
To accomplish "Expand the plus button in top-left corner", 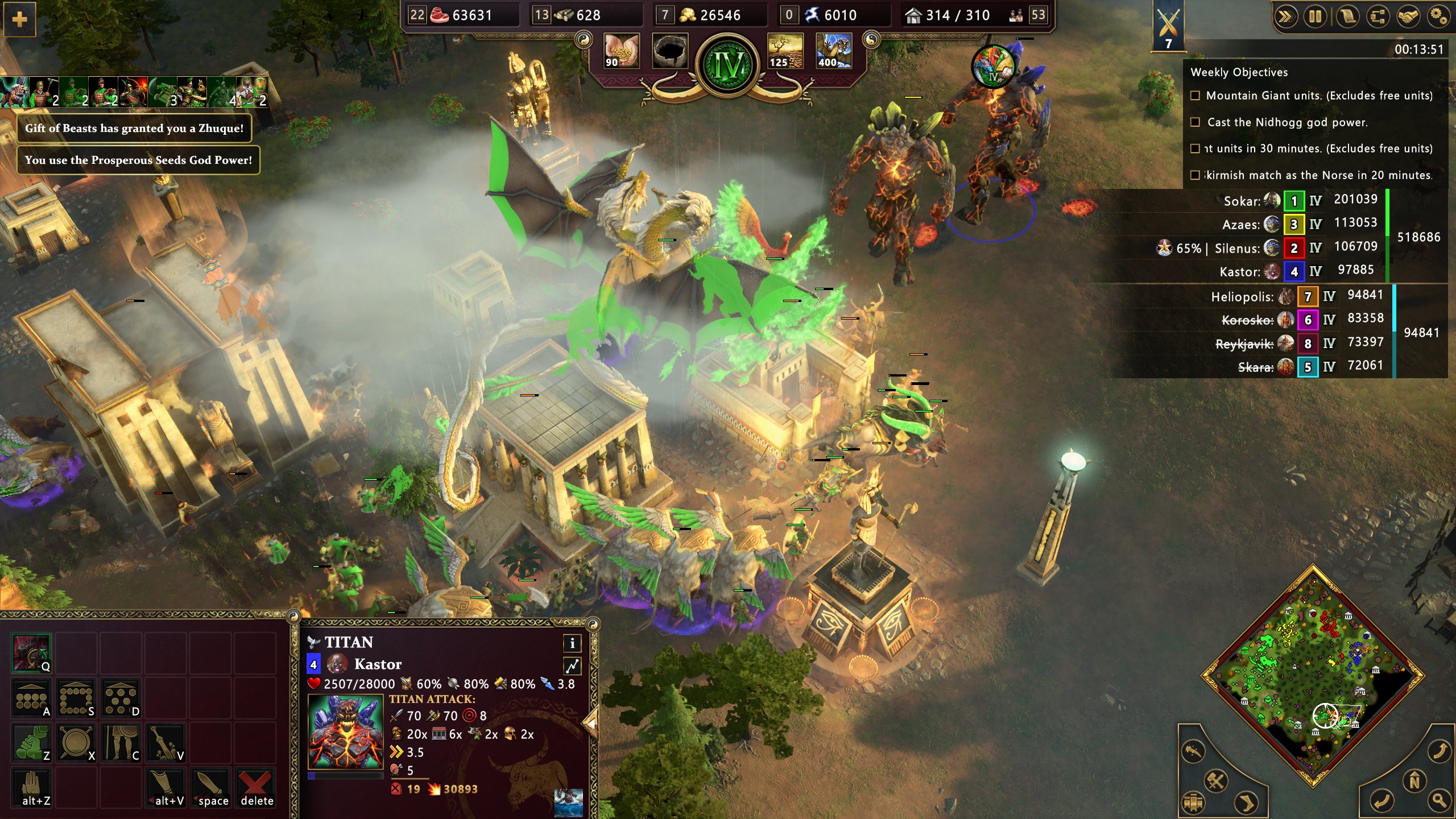I will pyautogui.click(x=19, y=20).
